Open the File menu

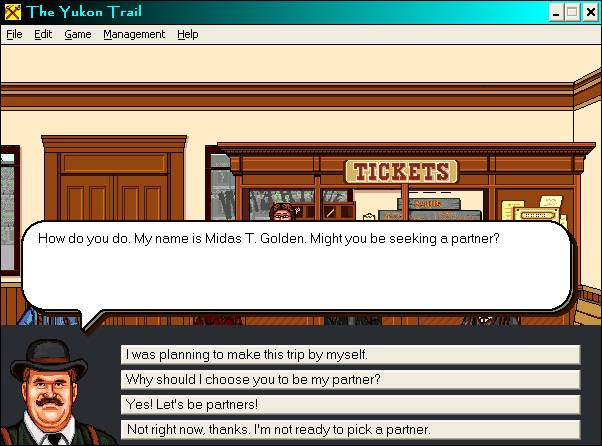[x=14, y=34]
